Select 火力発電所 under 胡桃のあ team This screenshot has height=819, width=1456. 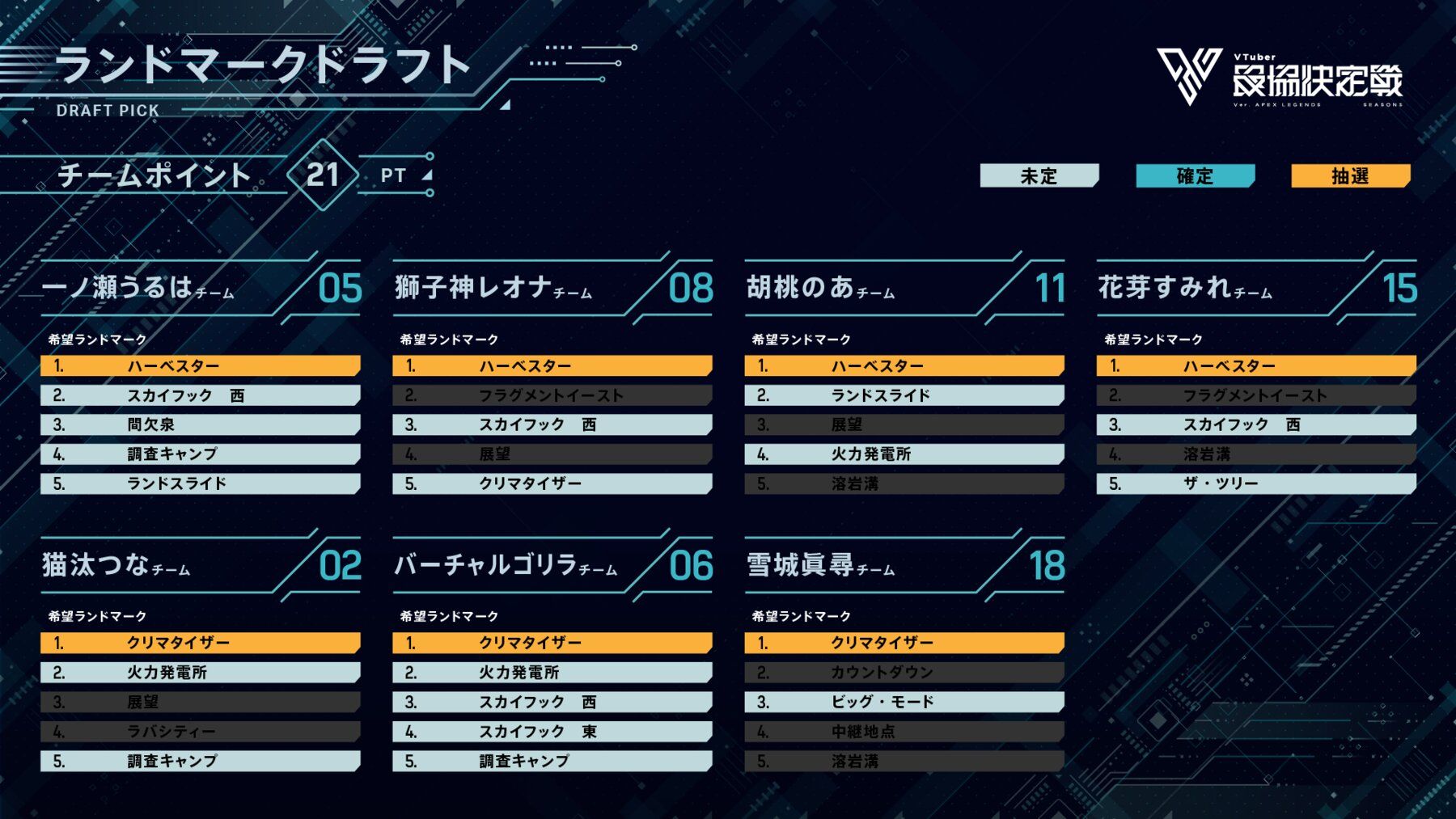tap(904, 454)
